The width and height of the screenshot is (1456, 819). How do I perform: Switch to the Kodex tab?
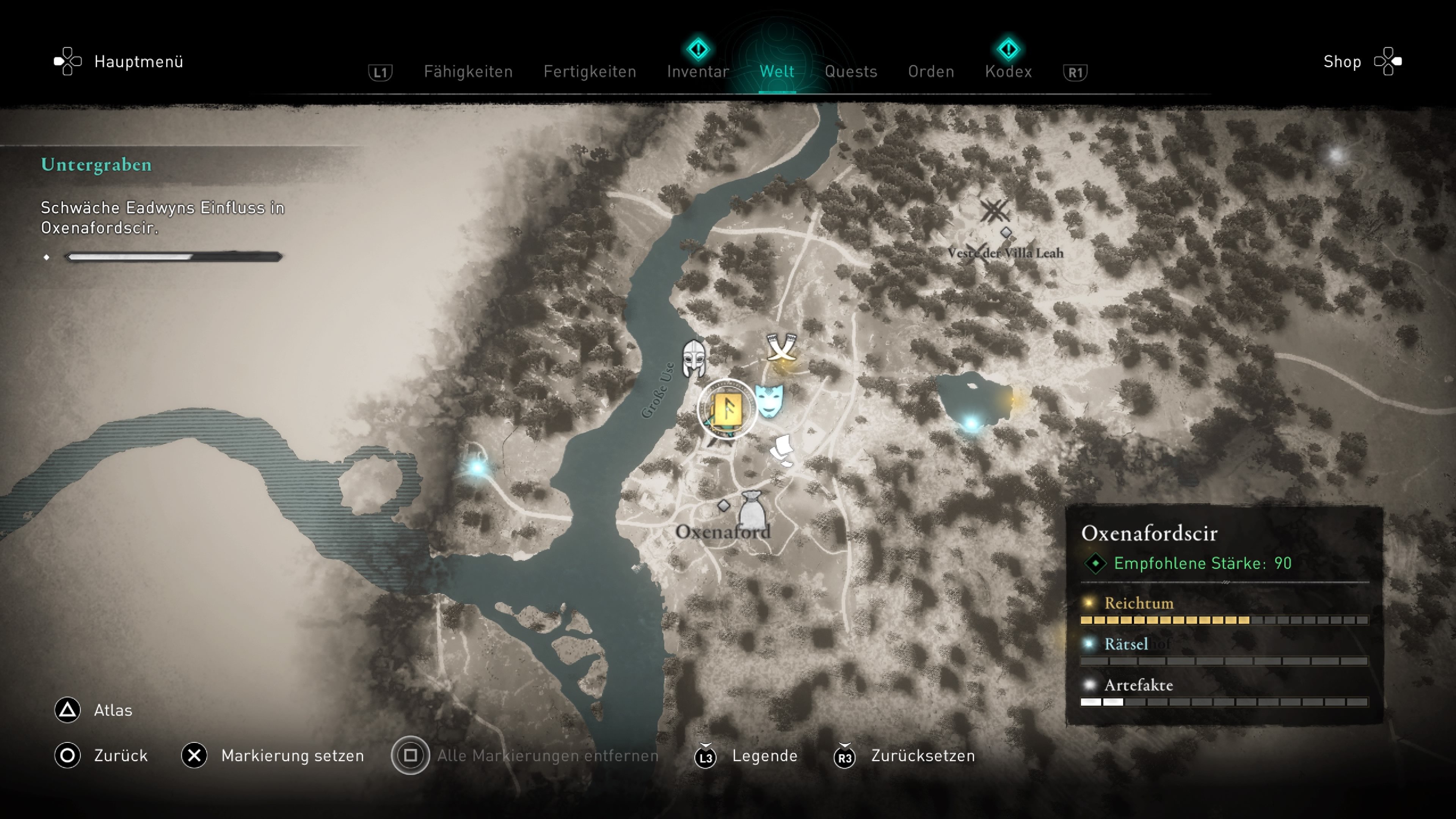tap(1008, 72)
